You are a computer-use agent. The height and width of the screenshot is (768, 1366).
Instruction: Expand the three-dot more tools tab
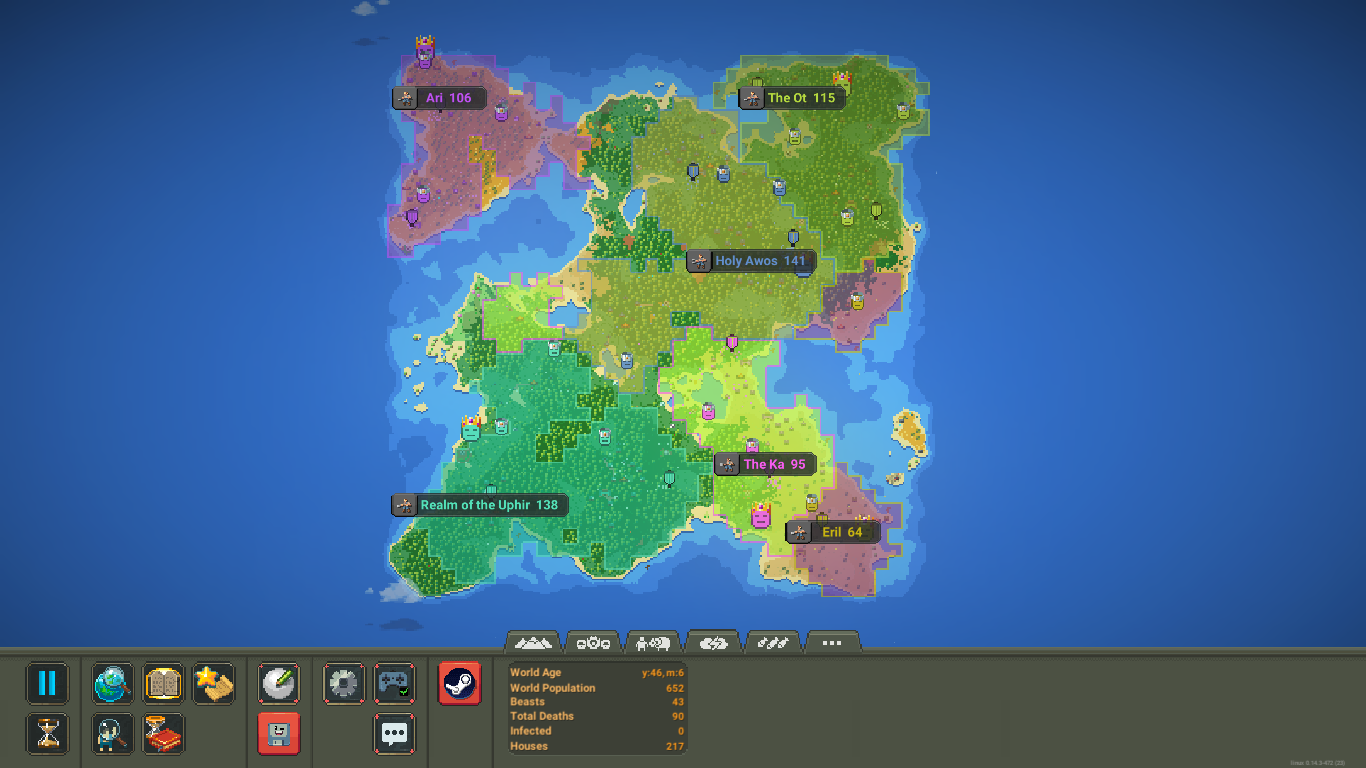click(x=832, y=643)
